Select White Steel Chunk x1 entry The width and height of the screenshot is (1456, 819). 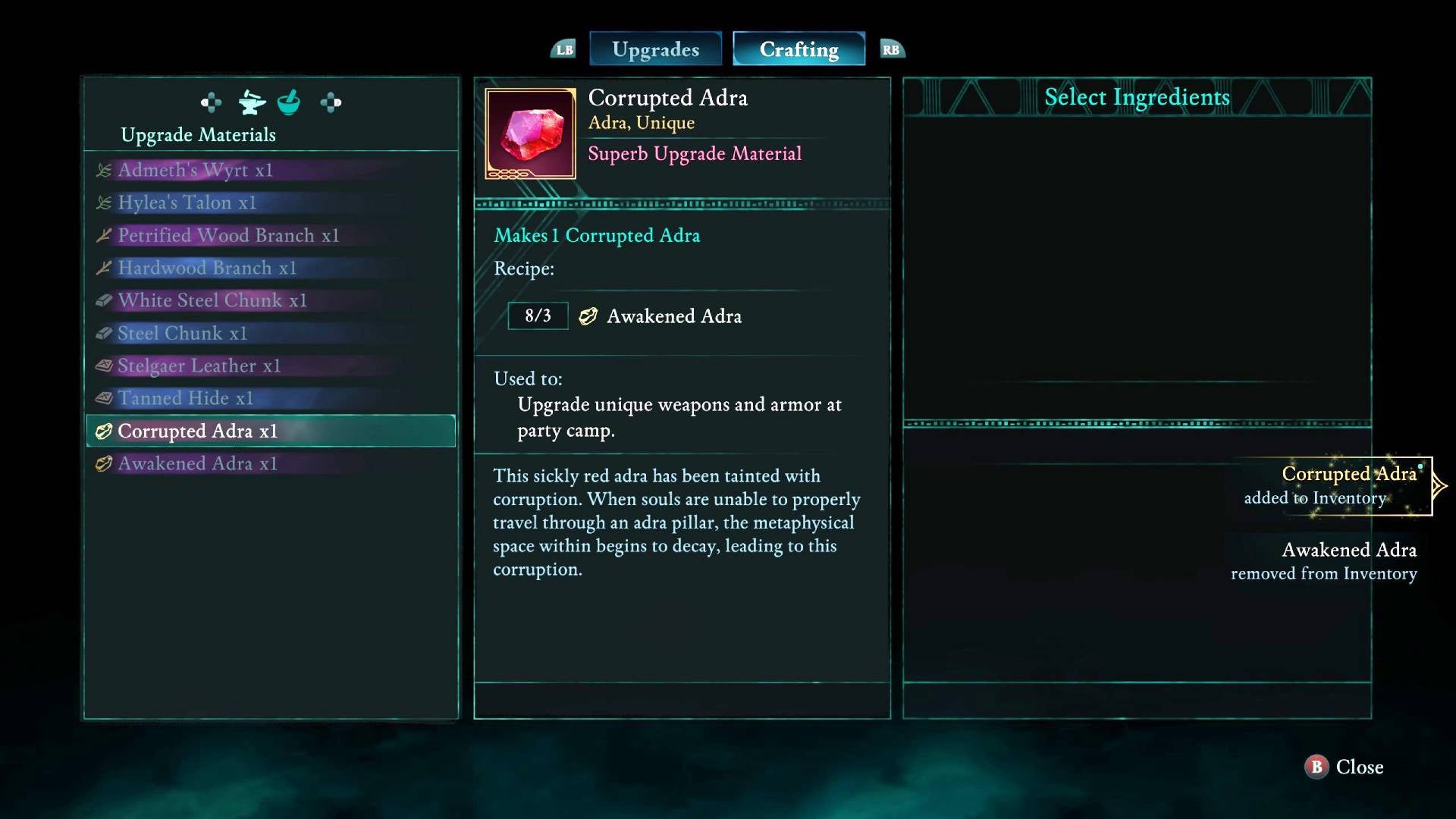212,300
